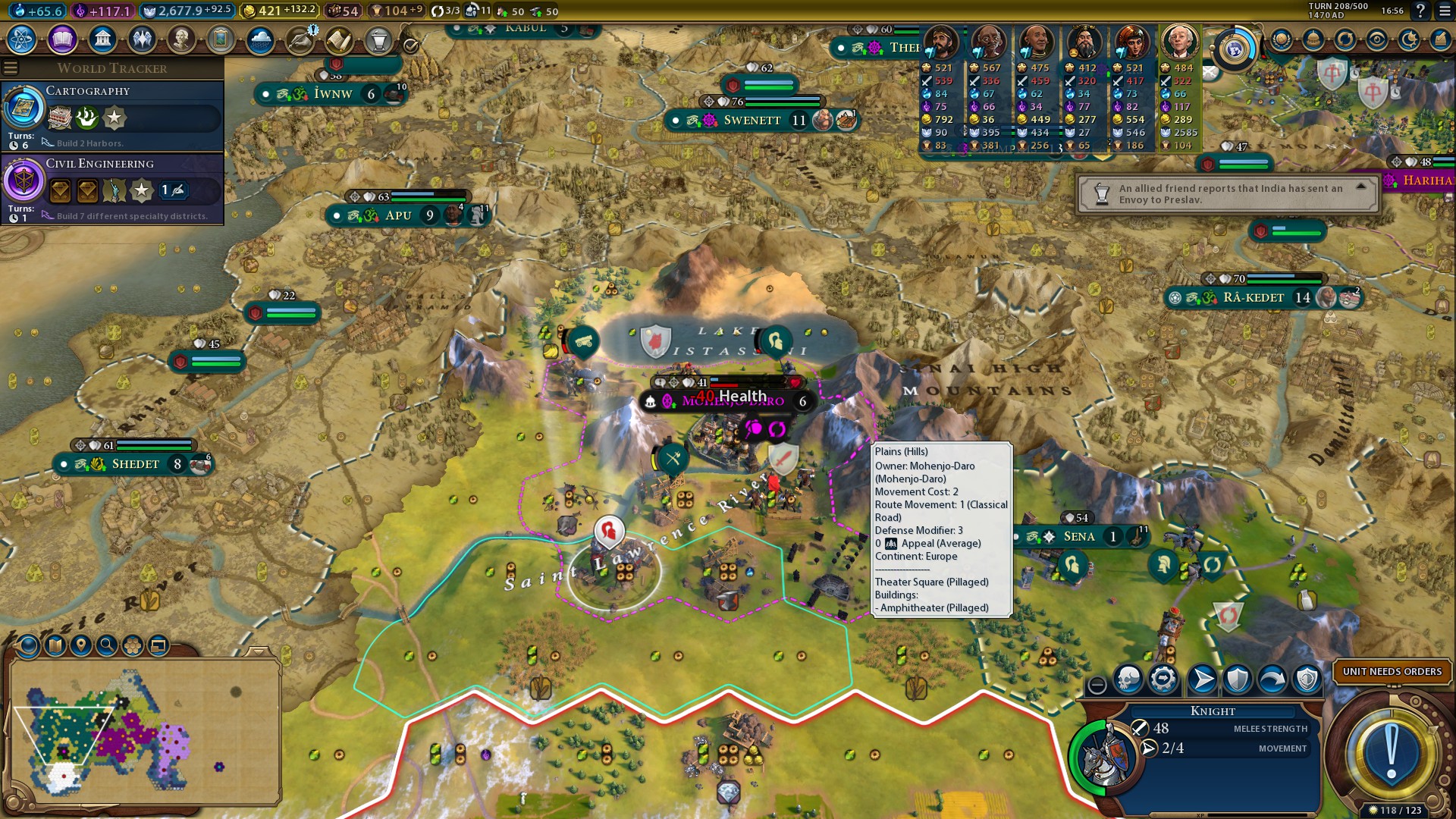Screen dimensions: 1456x819
Task: Skip turn with the curved arrow icon
Action: click(x=1272, y=679)
